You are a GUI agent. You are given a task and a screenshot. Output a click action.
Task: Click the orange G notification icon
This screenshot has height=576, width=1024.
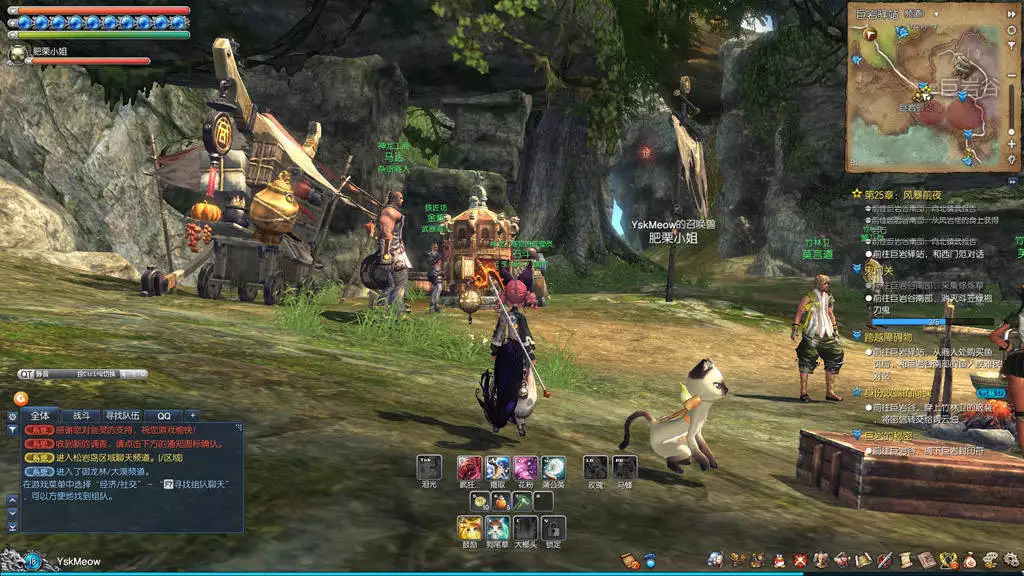click(20, 398)
